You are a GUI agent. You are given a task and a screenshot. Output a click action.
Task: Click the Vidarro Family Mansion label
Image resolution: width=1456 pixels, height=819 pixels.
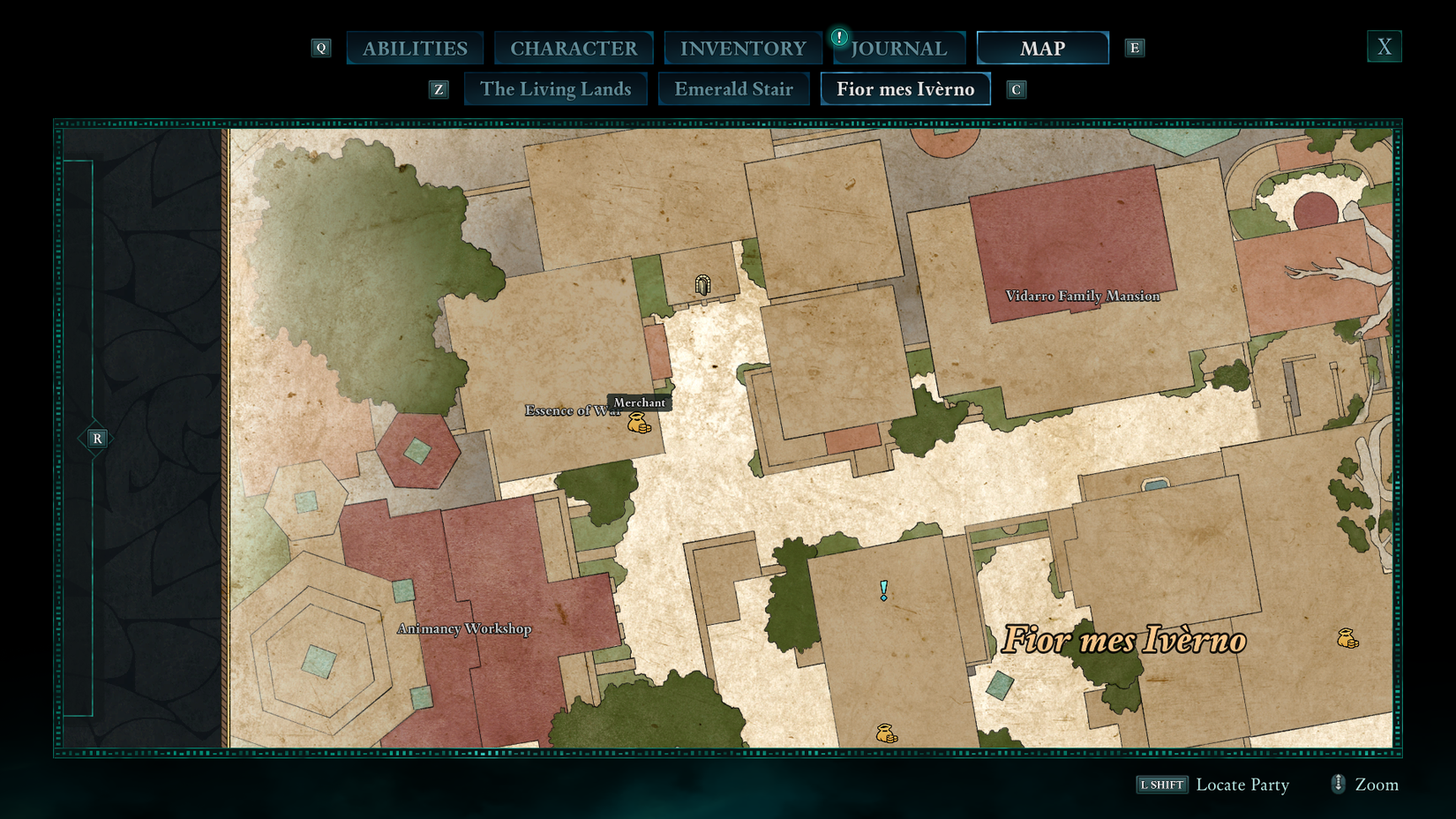click(1084, 297)
